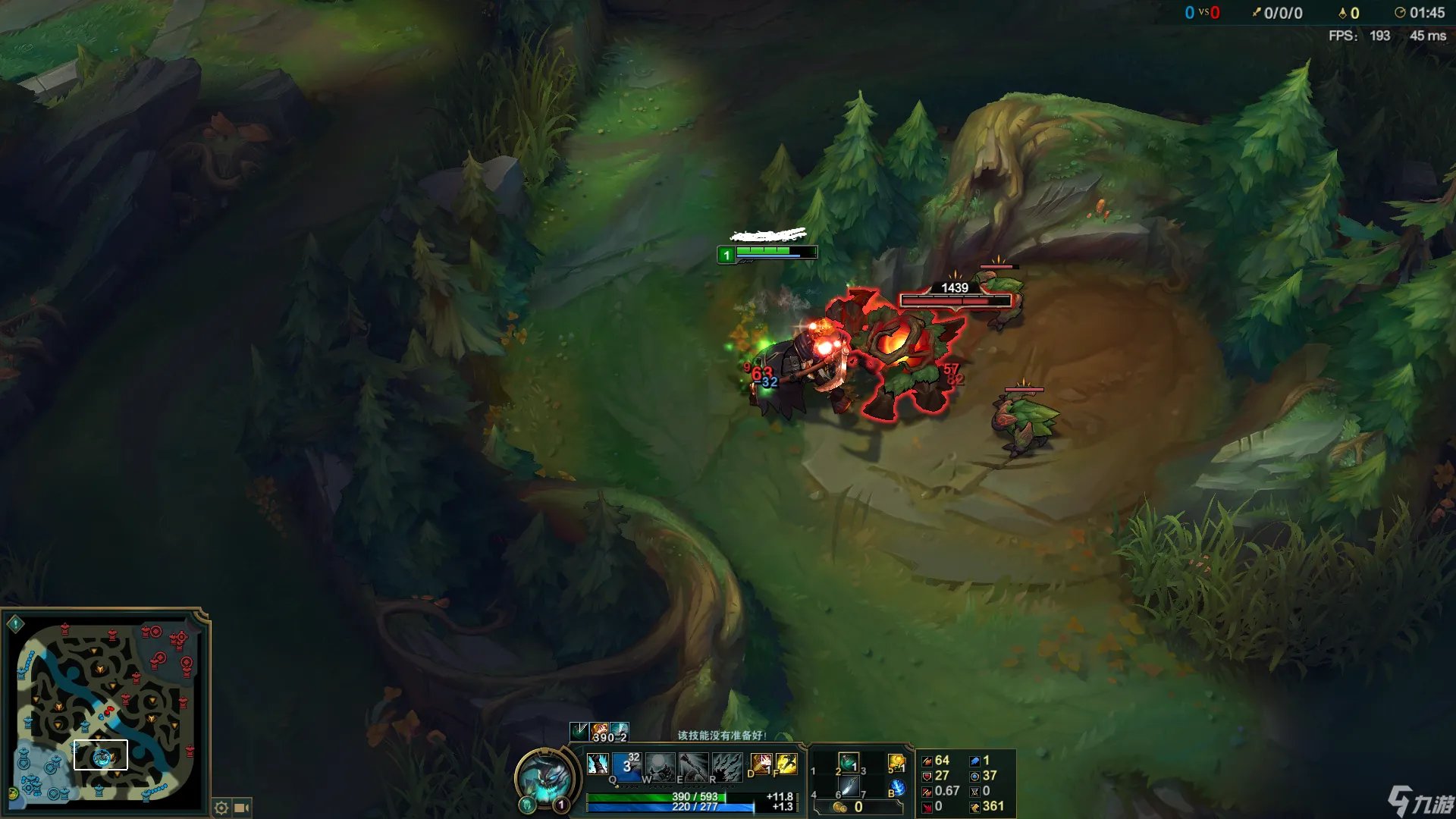This screenshot has width=1456, height=819.
Task: Click the minimap
Action: (106, 711)
